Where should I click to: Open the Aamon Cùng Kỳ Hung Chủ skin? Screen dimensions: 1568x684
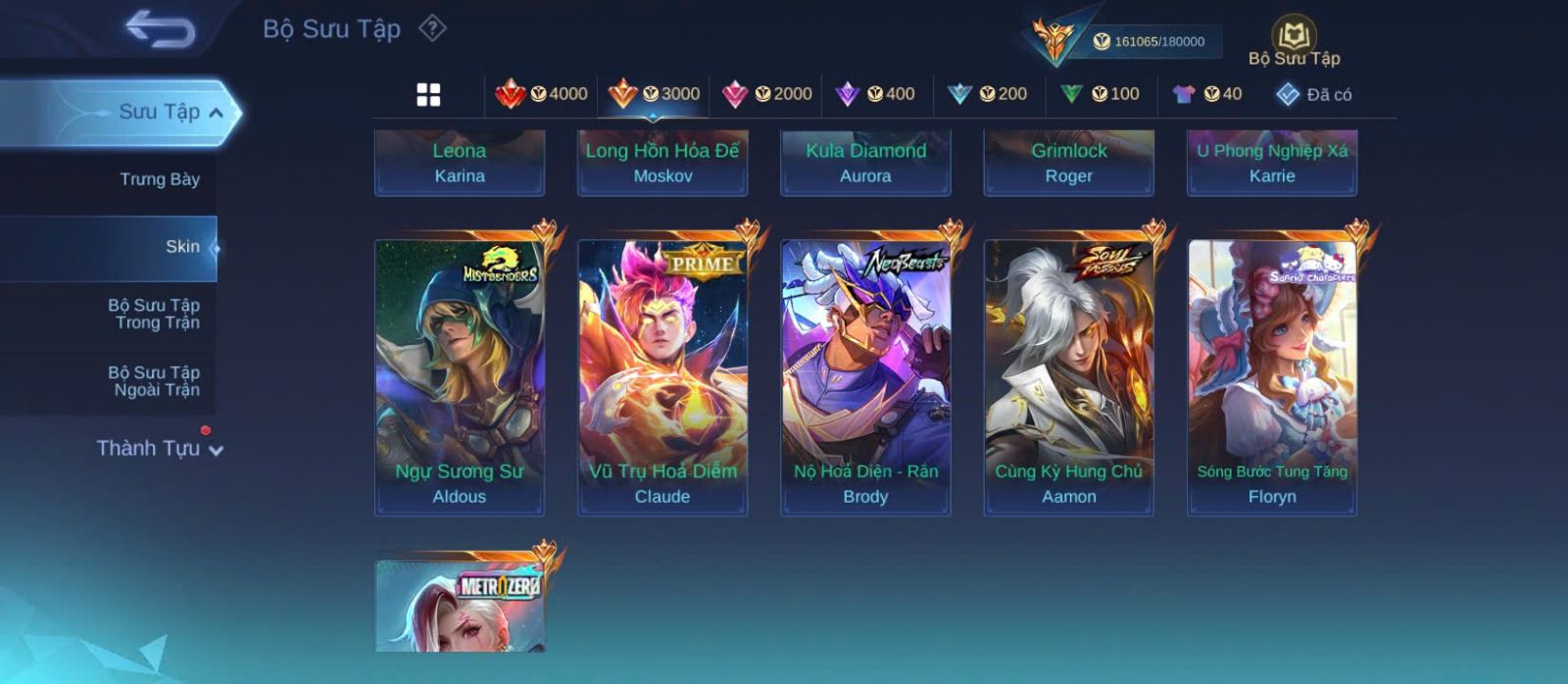pyautogui.click(x=1068, y=377)
